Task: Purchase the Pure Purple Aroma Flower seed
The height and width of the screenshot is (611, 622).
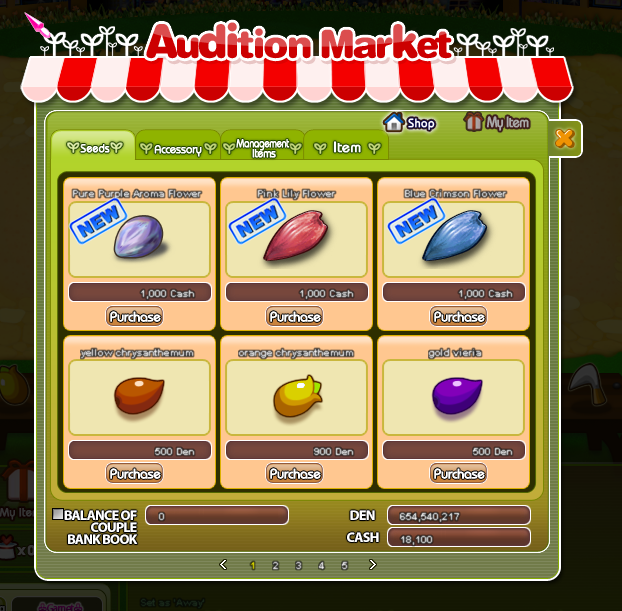Action: (134, 316)
